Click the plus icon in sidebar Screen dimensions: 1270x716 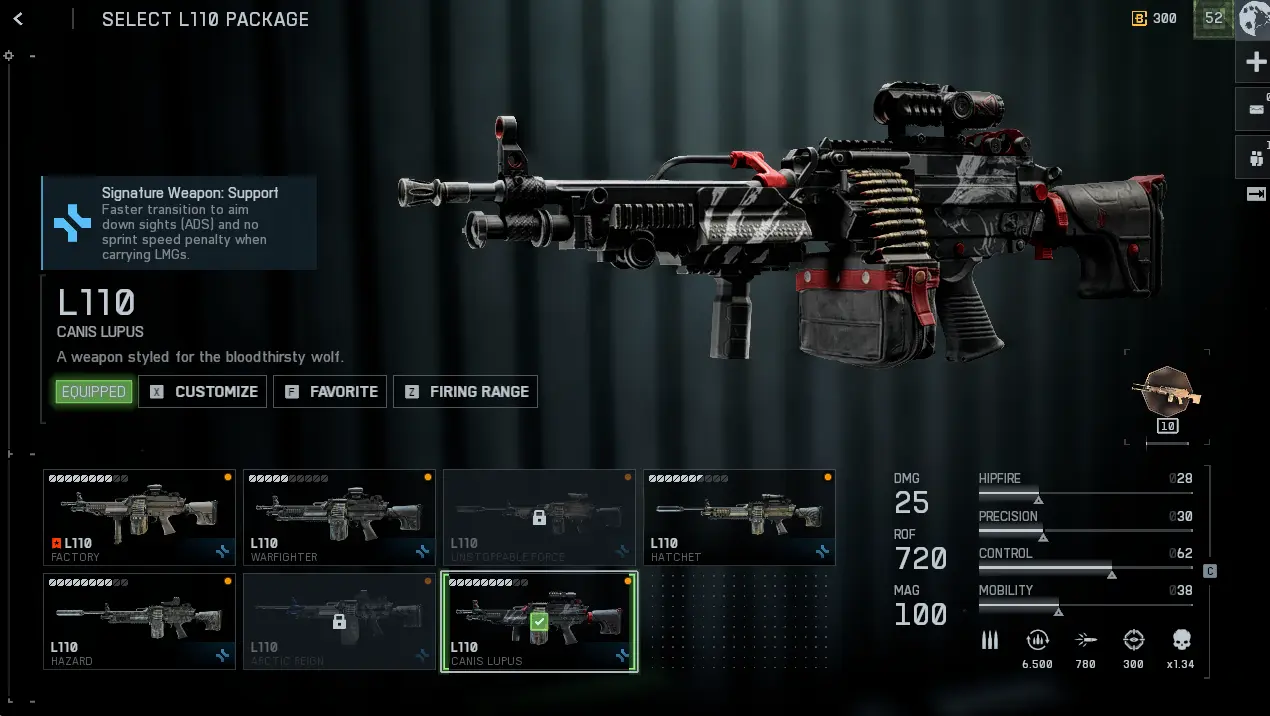pos(1256,63)
